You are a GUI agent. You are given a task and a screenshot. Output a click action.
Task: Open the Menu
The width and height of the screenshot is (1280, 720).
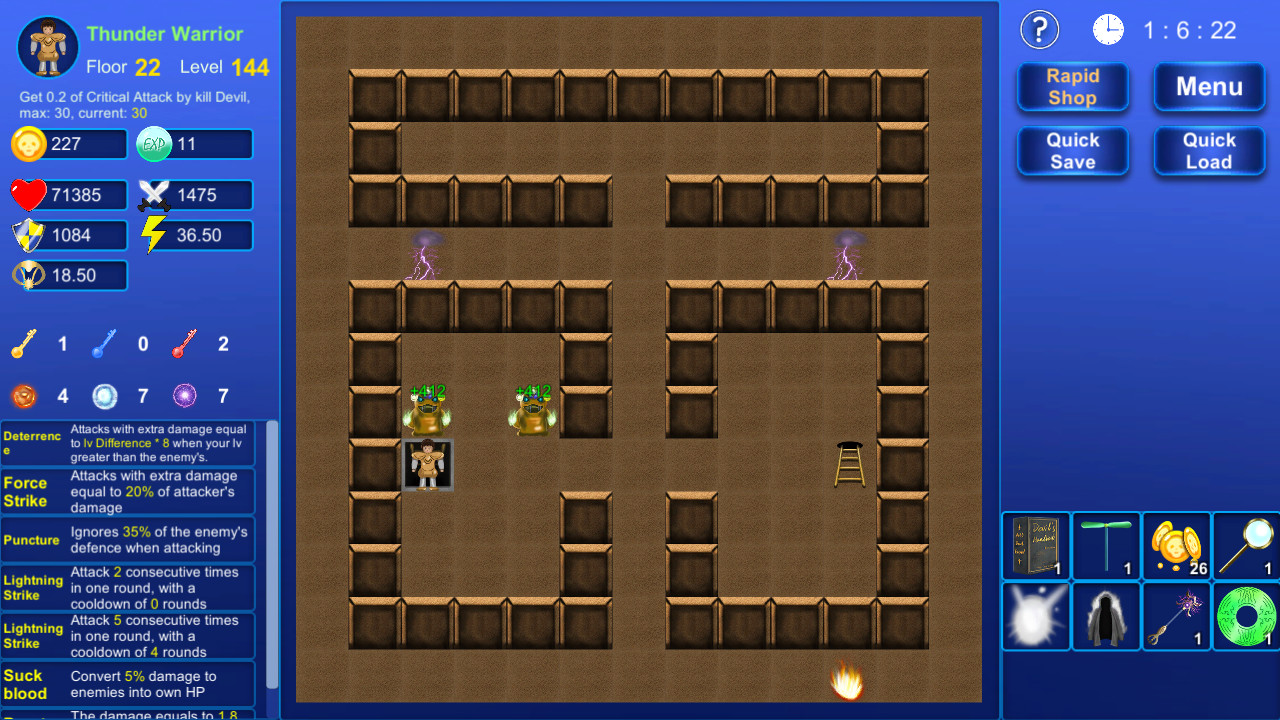tap(1209, 87)
